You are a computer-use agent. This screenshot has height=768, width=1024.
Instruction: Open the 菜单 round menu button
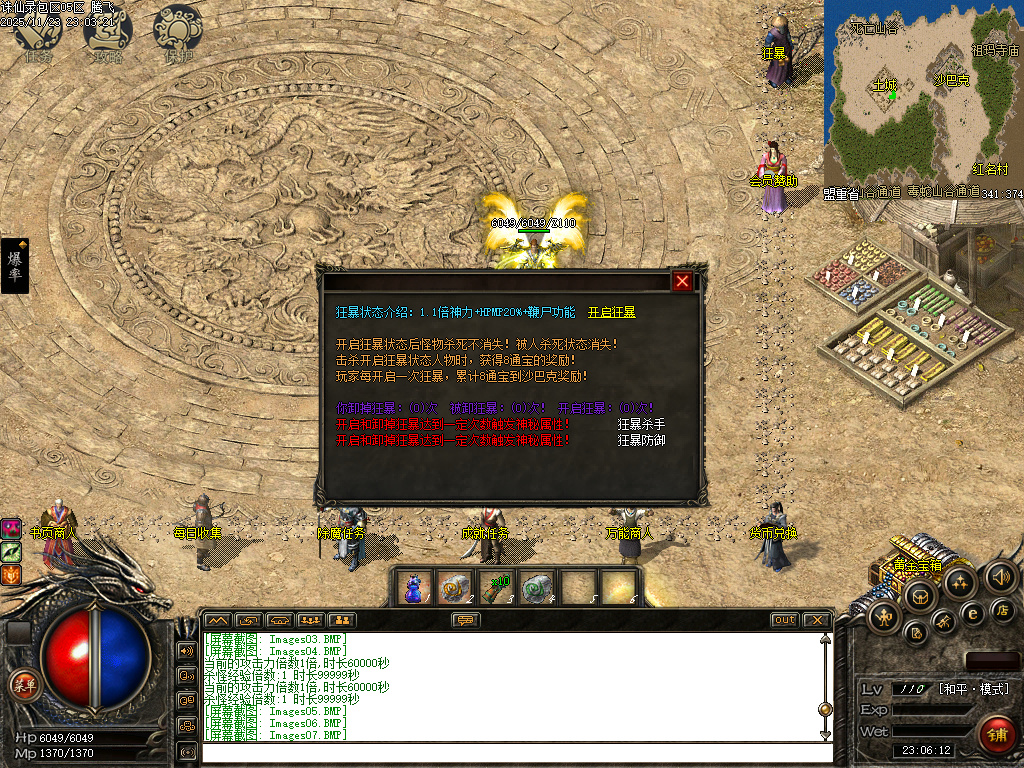click(x=23, y=685)
